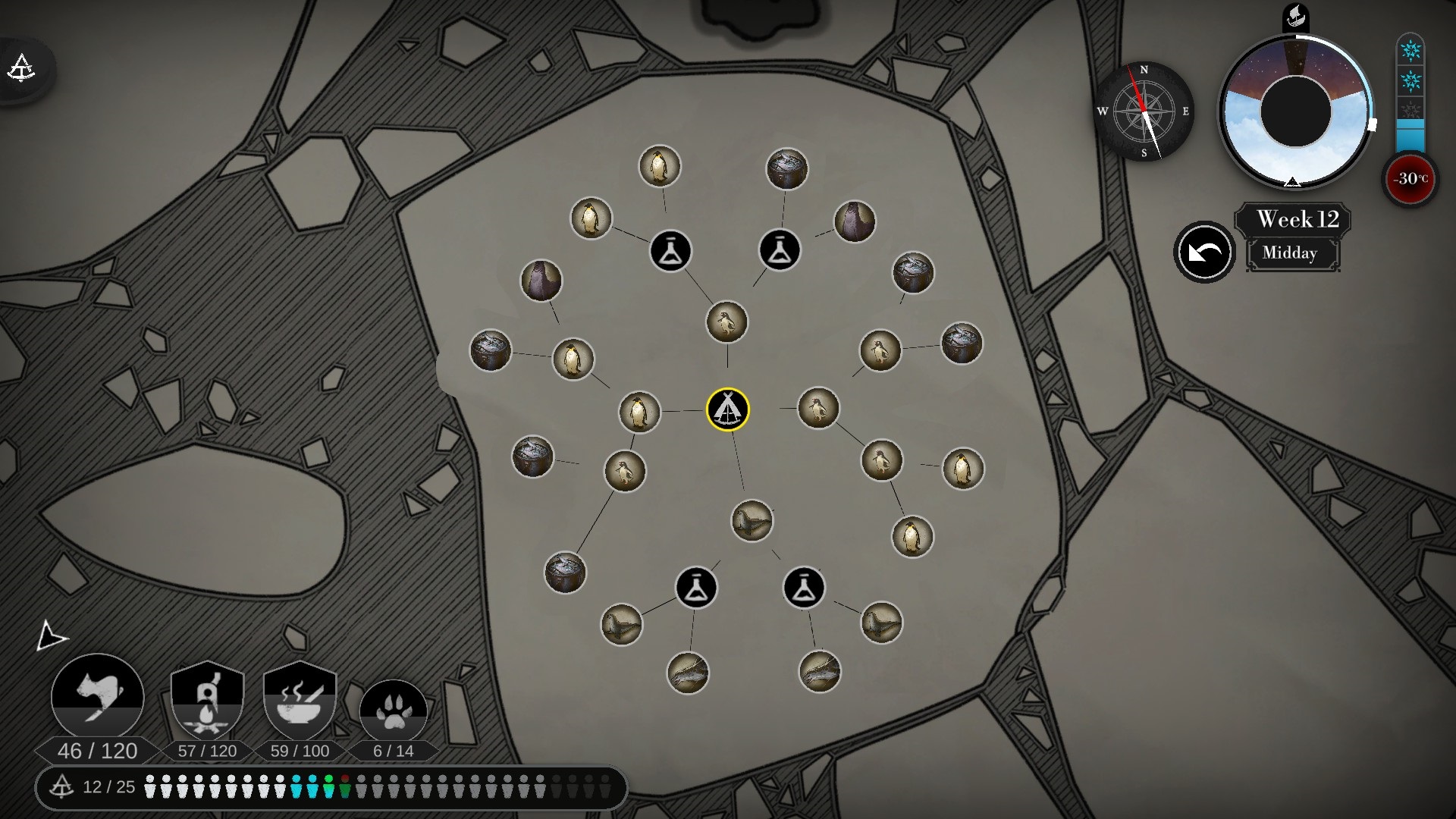The width and height of the screenshot is (1456, 819).
Task: Select the steaming bowl food icon
Action: tap(300, 701)
